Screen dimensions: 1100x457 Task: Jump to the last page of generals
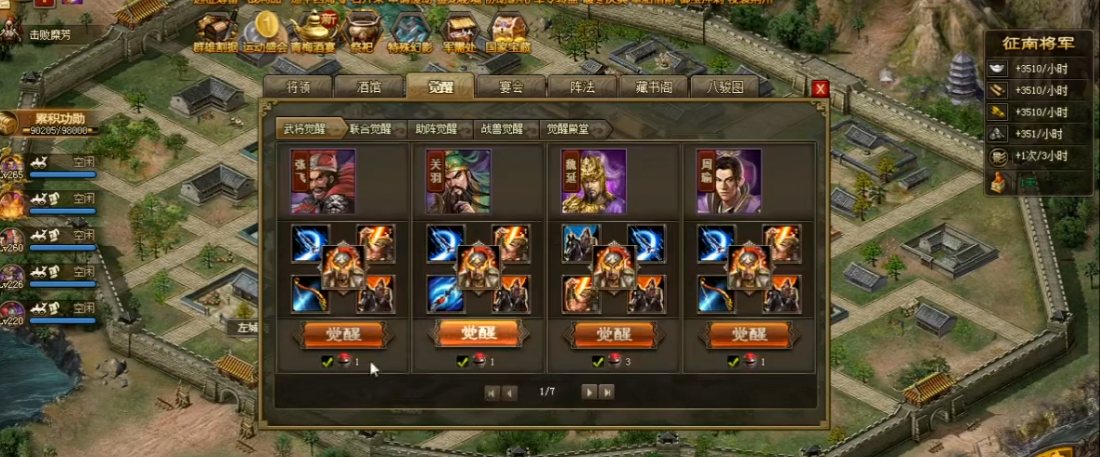[x=606, y=392]
